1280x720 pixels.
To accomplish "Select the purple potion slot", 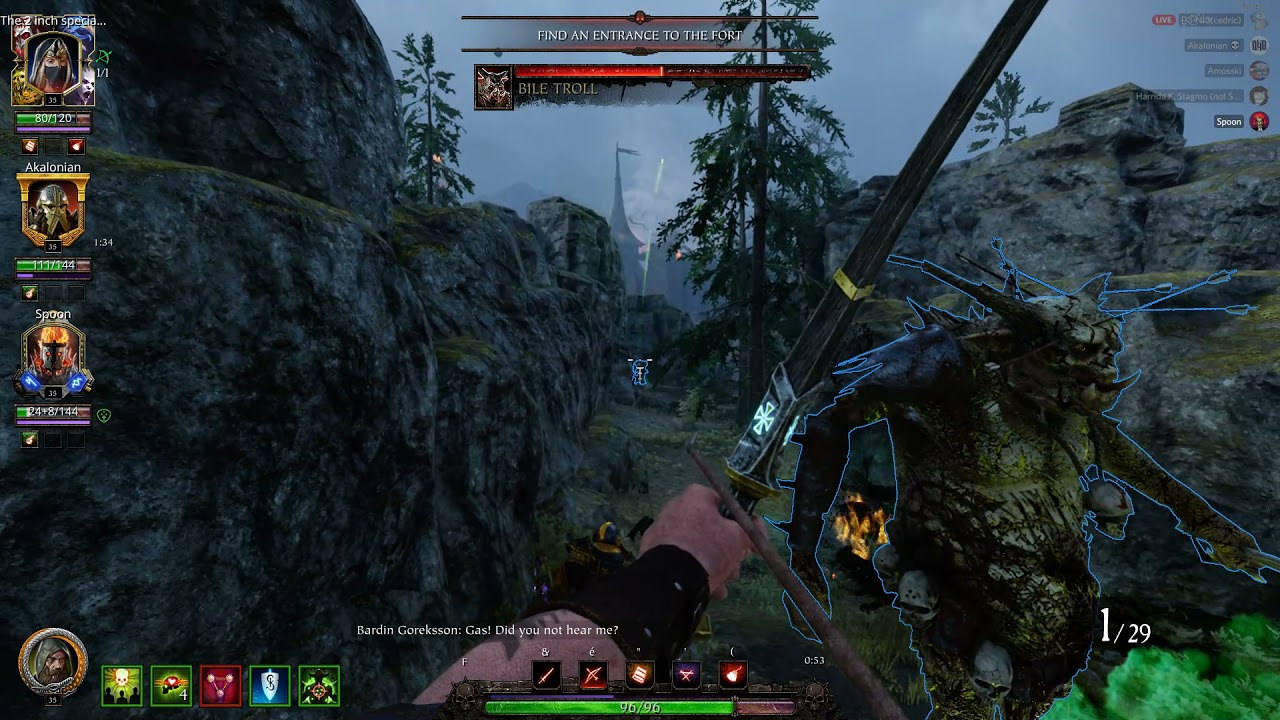I will click(x=686, y=676).
